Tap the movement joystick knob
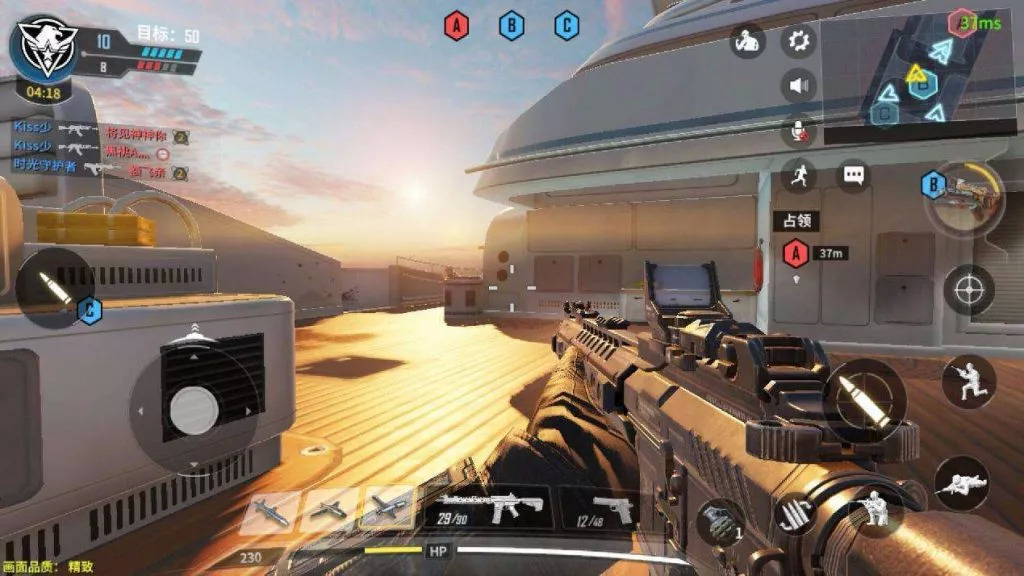Viewport: 1024px width, 576px height. point(194,409)
